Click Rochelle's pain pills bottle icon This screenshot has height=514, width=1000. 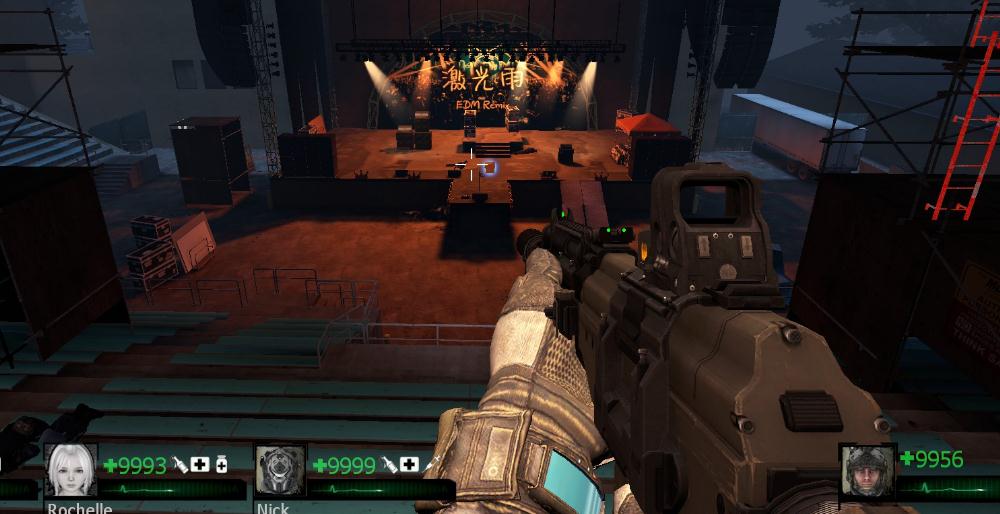click(x=221, y=465)
